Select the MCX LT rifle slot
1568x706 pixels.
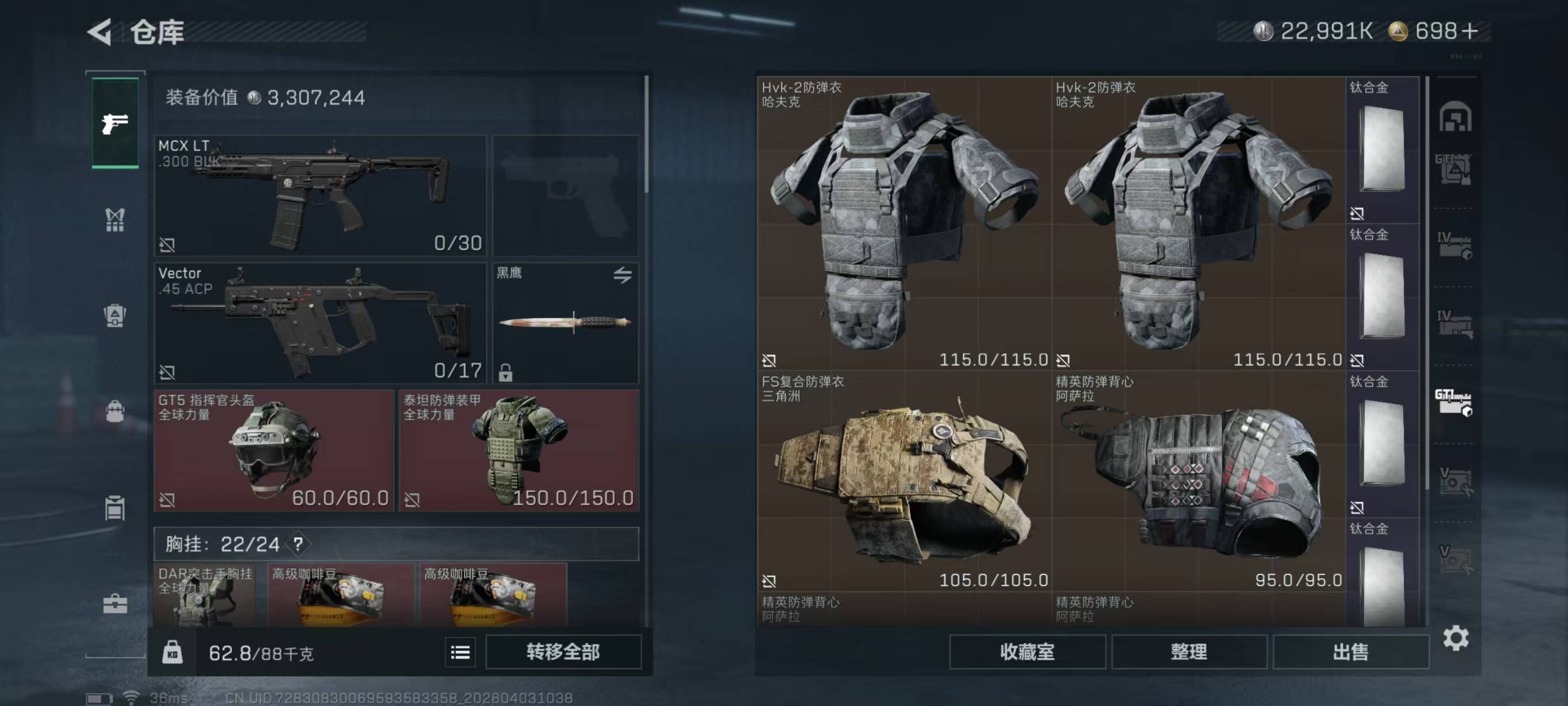320,195
